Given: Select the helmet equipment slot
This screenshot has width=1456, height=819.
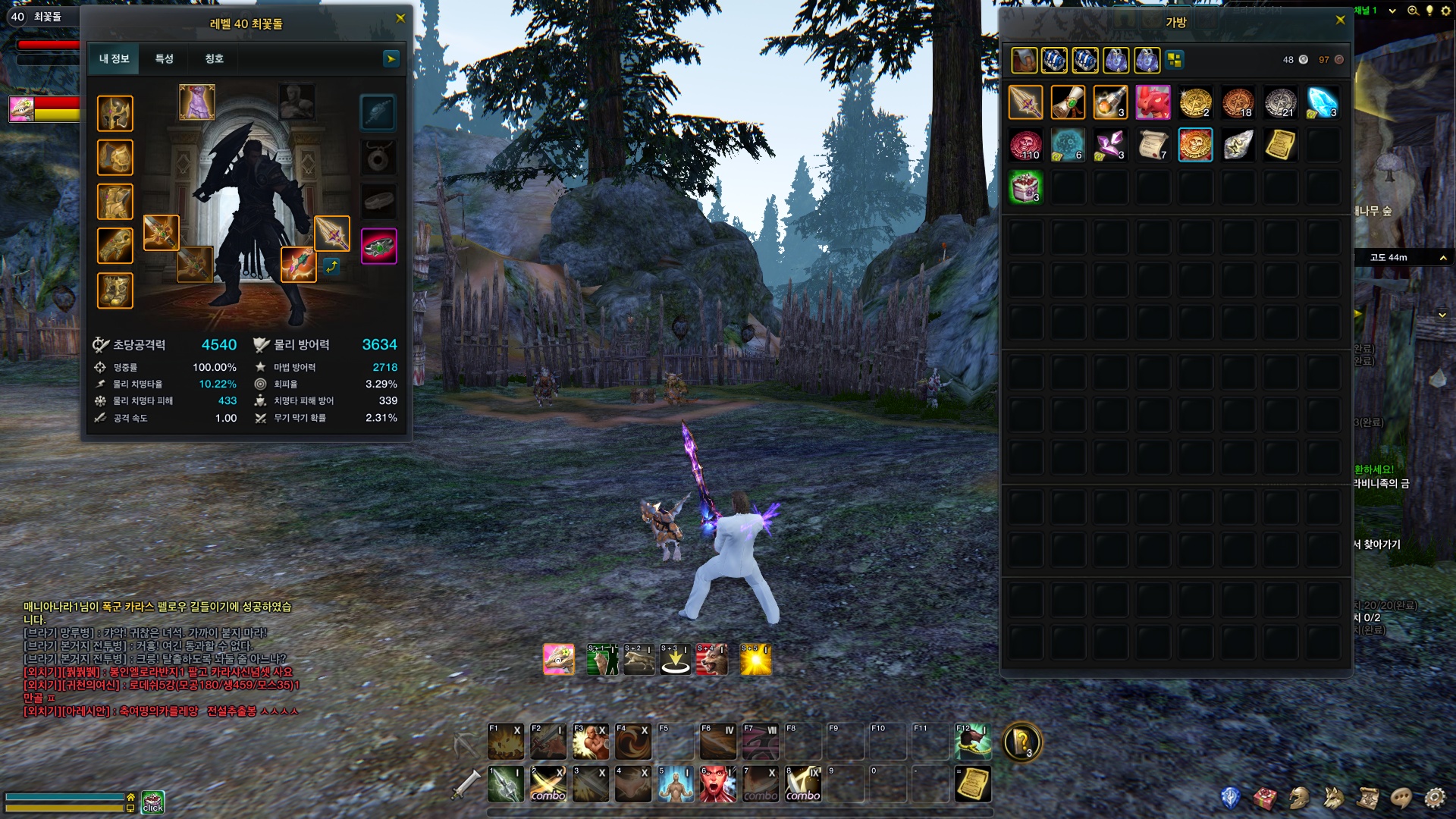Looking at the screenshot, I should point(115,114).
